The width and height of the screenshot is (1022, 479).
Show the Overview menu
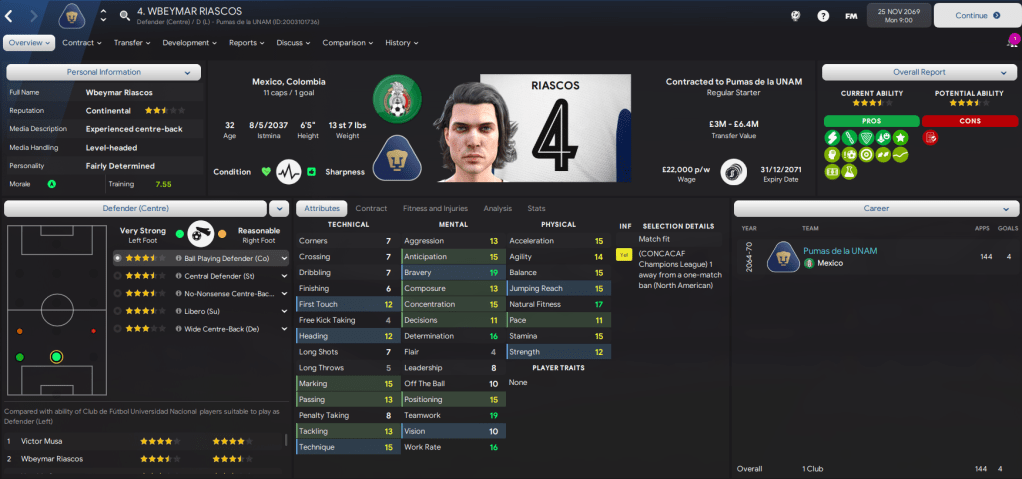tap(30, 43)
